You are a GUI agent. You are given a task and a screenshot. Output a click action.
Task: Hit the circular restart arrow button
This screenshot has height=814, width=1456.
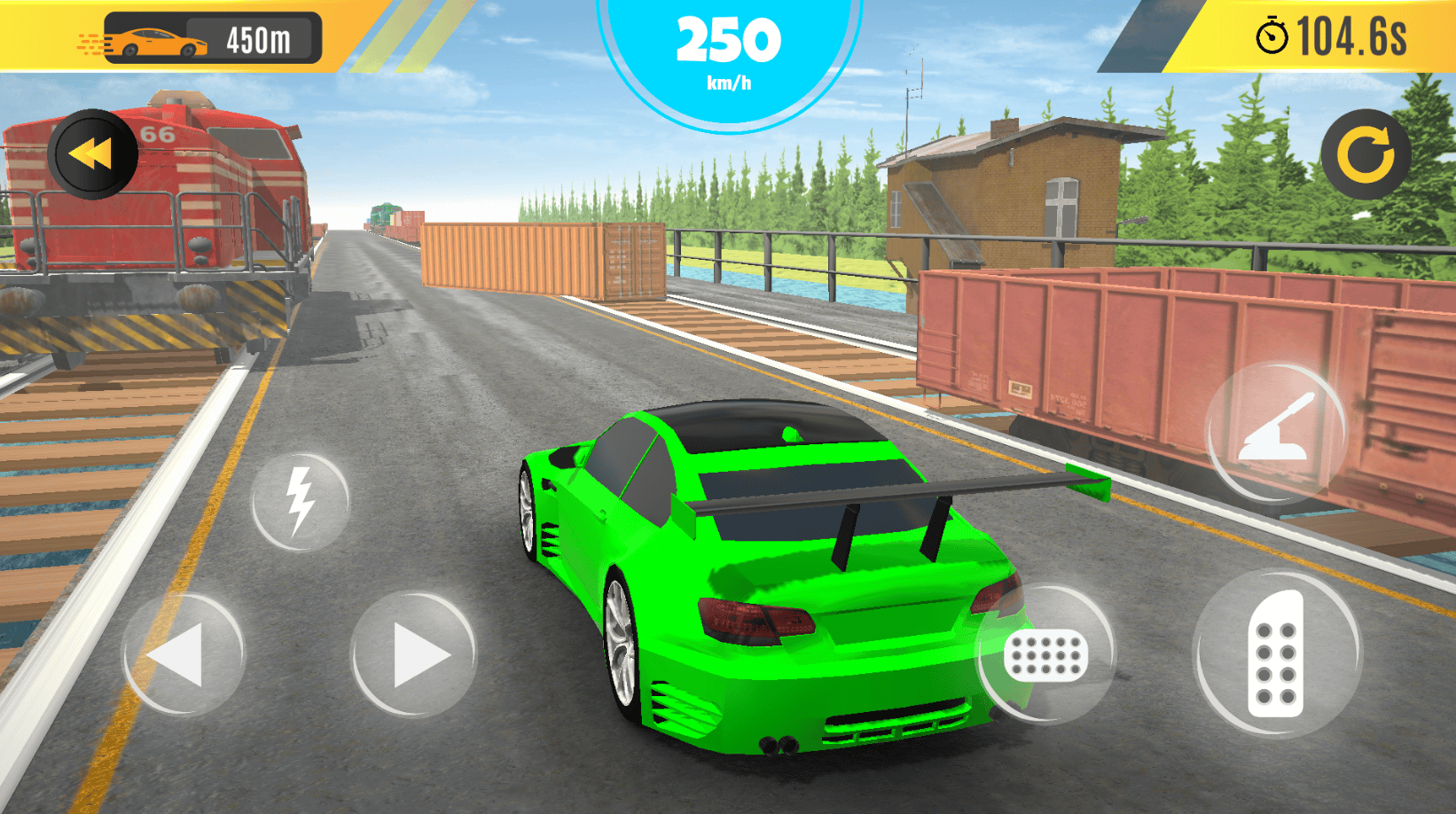point(1365,154)
